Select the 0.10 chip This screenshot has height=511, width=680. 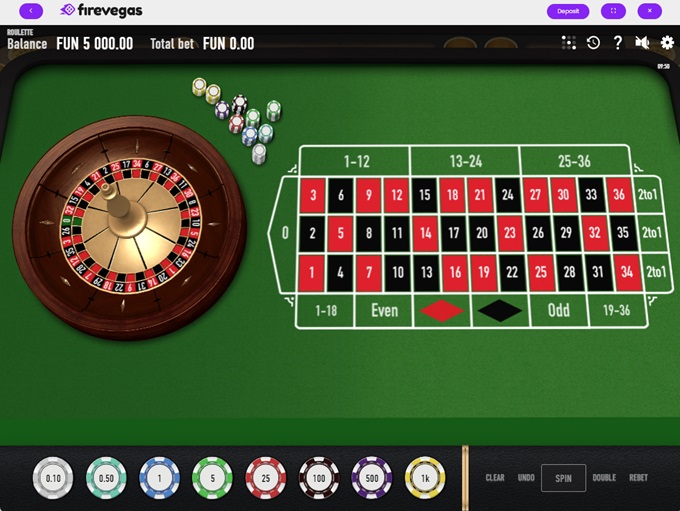coord(53,478)
